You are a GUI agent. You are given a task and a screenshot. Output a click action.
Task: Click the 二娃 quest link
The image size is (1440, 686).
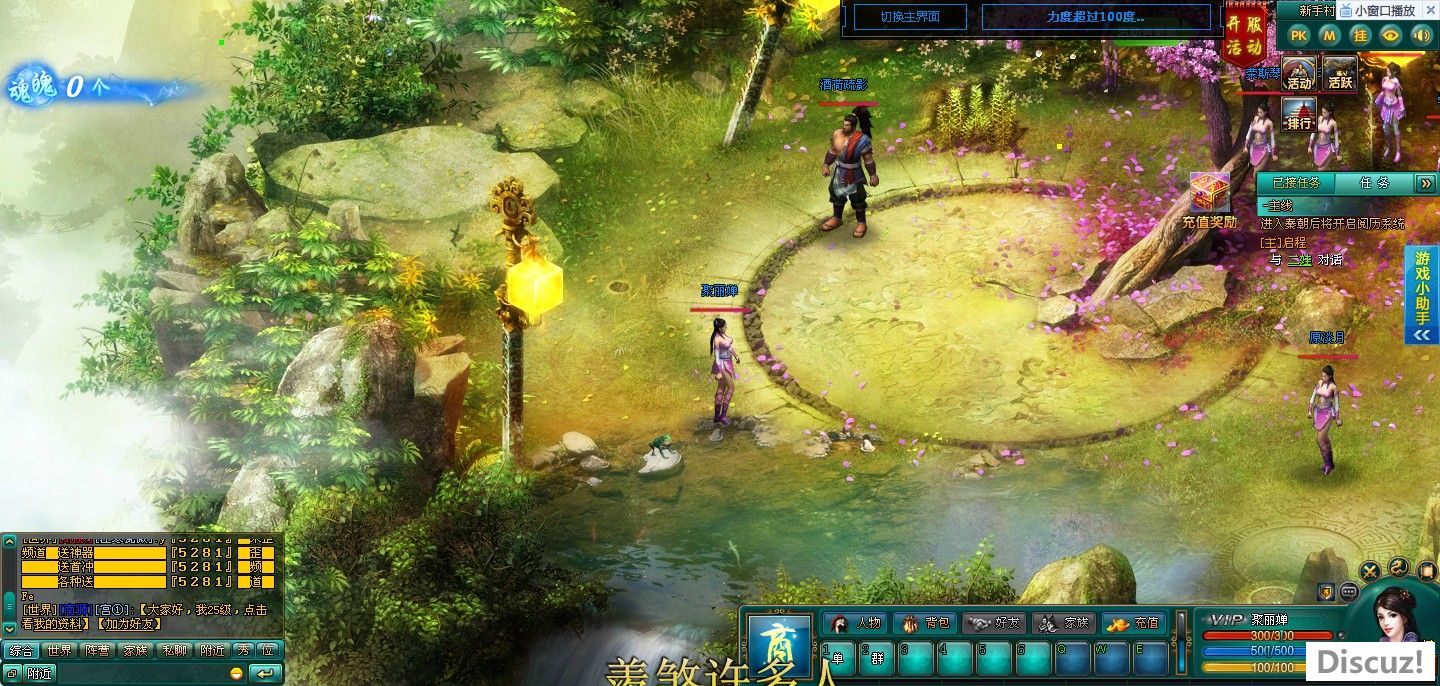[1299, 260]
